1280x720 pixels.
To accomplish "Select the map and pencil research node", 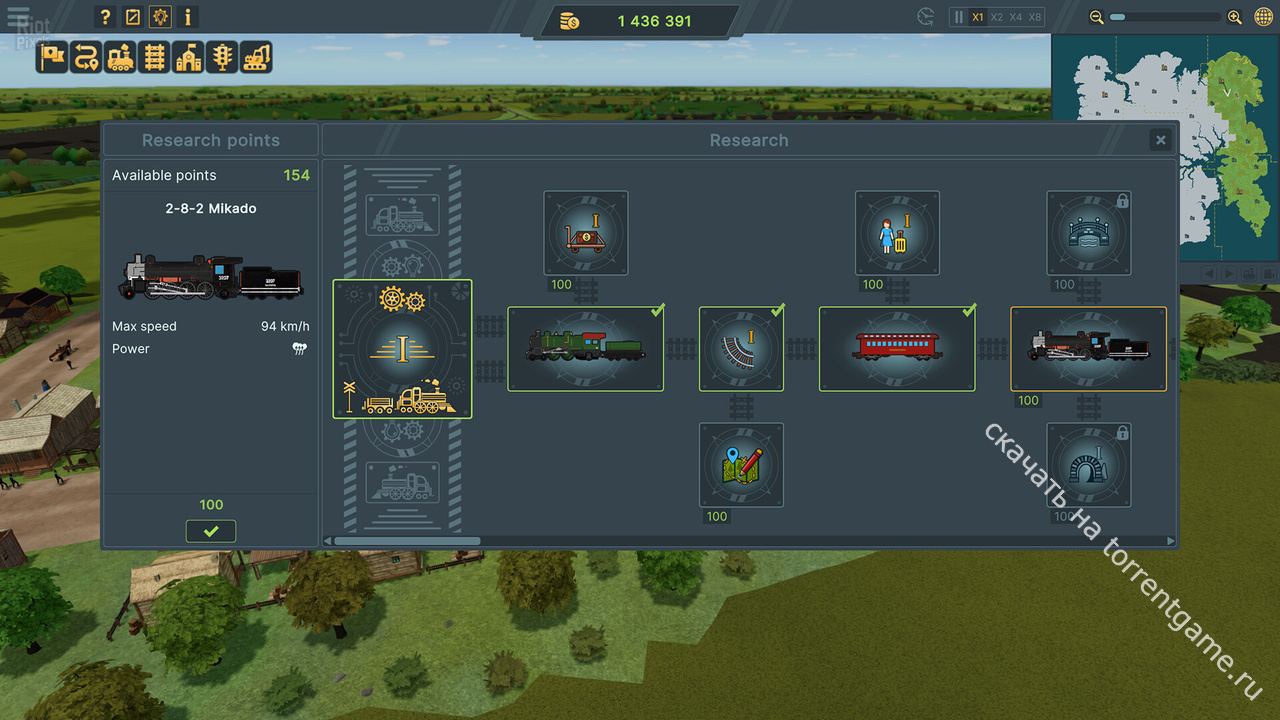I will 741,464.
